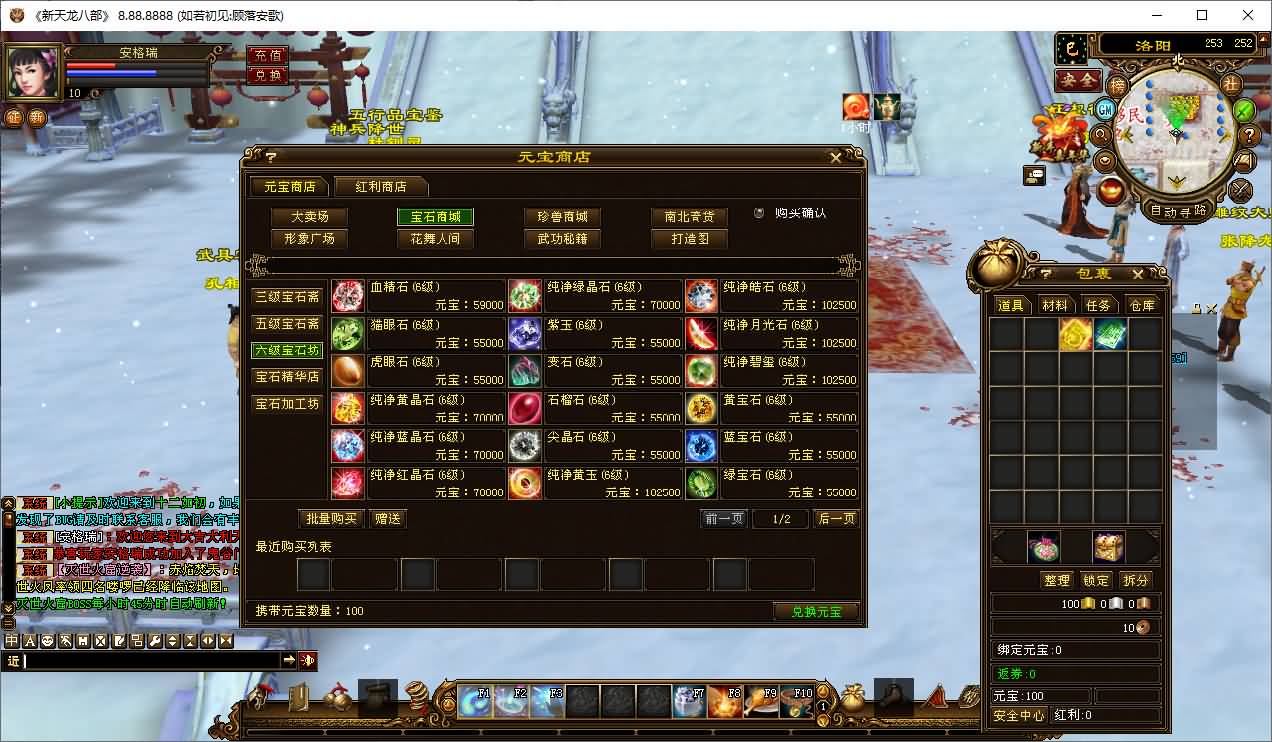This screenshot has height=742, width=1272.
Task: Click the 整理 sort button in the bag
Action: pyautogui.click(x=1056, y=580)
